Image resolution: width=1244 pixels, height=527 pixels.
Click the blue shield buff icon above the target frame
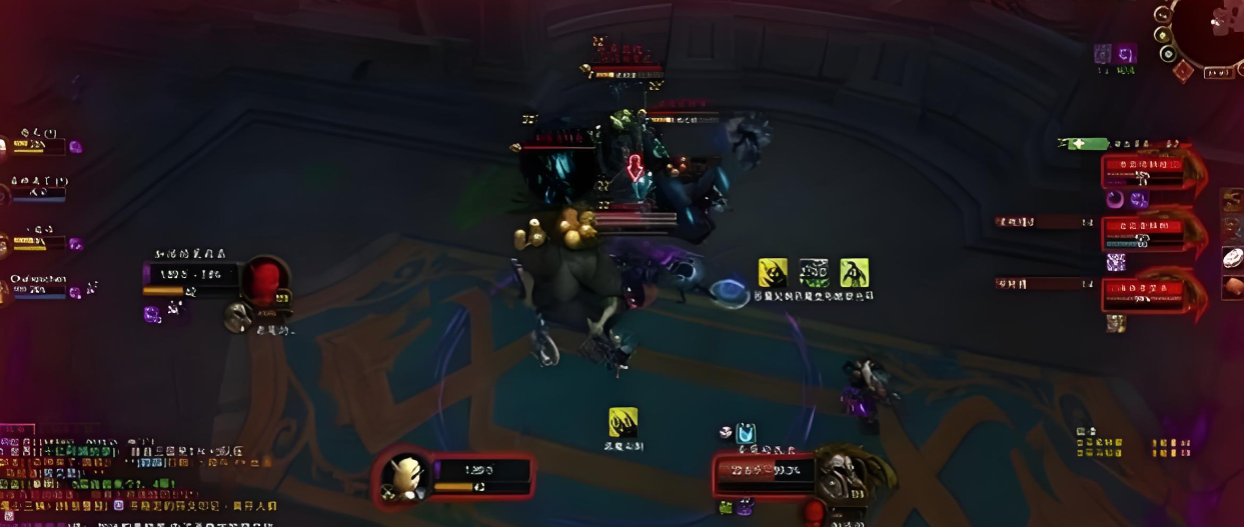746,433
